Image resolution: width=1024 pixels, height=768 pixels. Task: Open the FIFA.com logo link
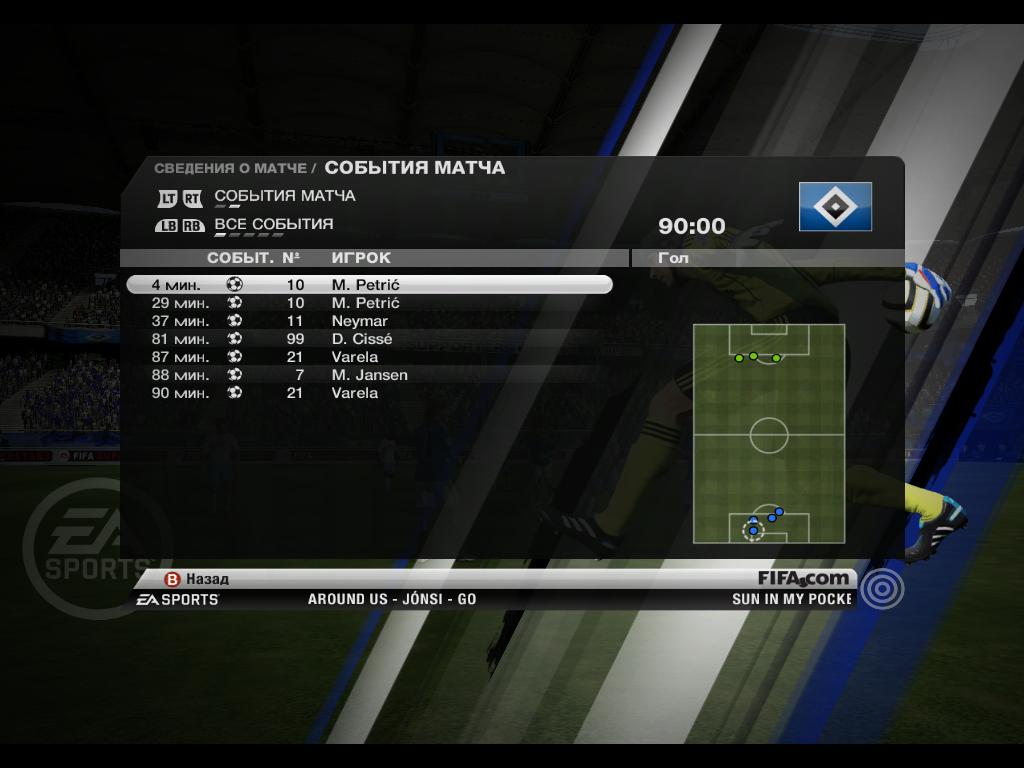click(803, 578)
